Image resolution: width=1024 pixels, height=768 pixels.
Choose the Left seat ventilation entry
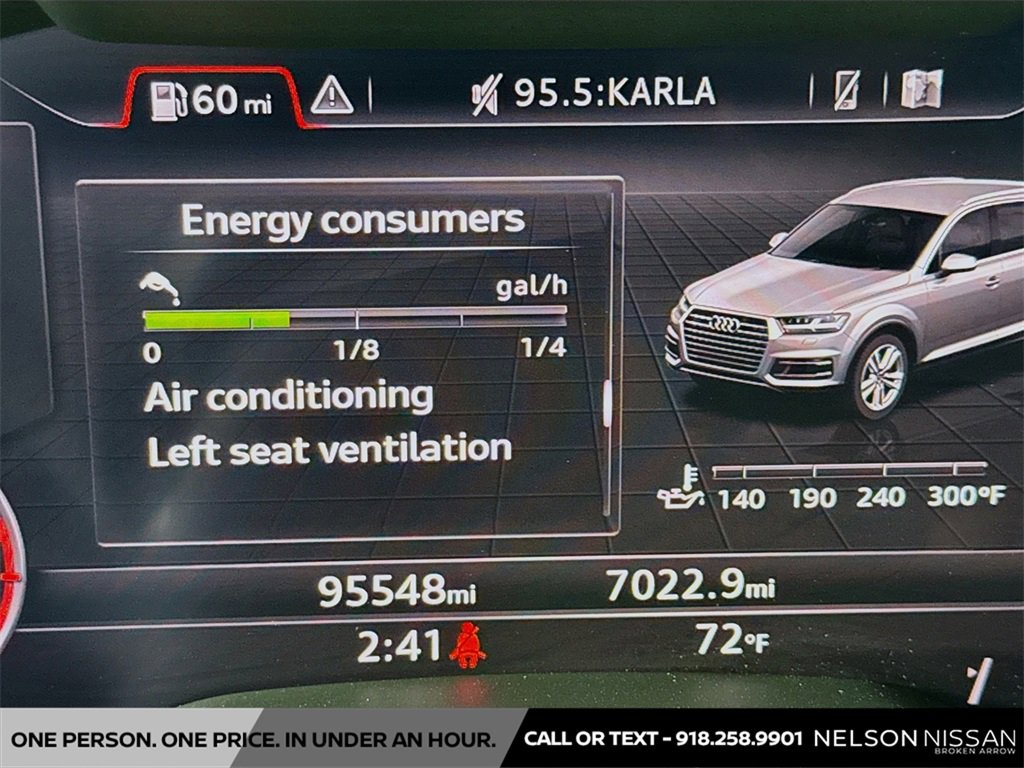pyautogui.click(x=329, y=450)
